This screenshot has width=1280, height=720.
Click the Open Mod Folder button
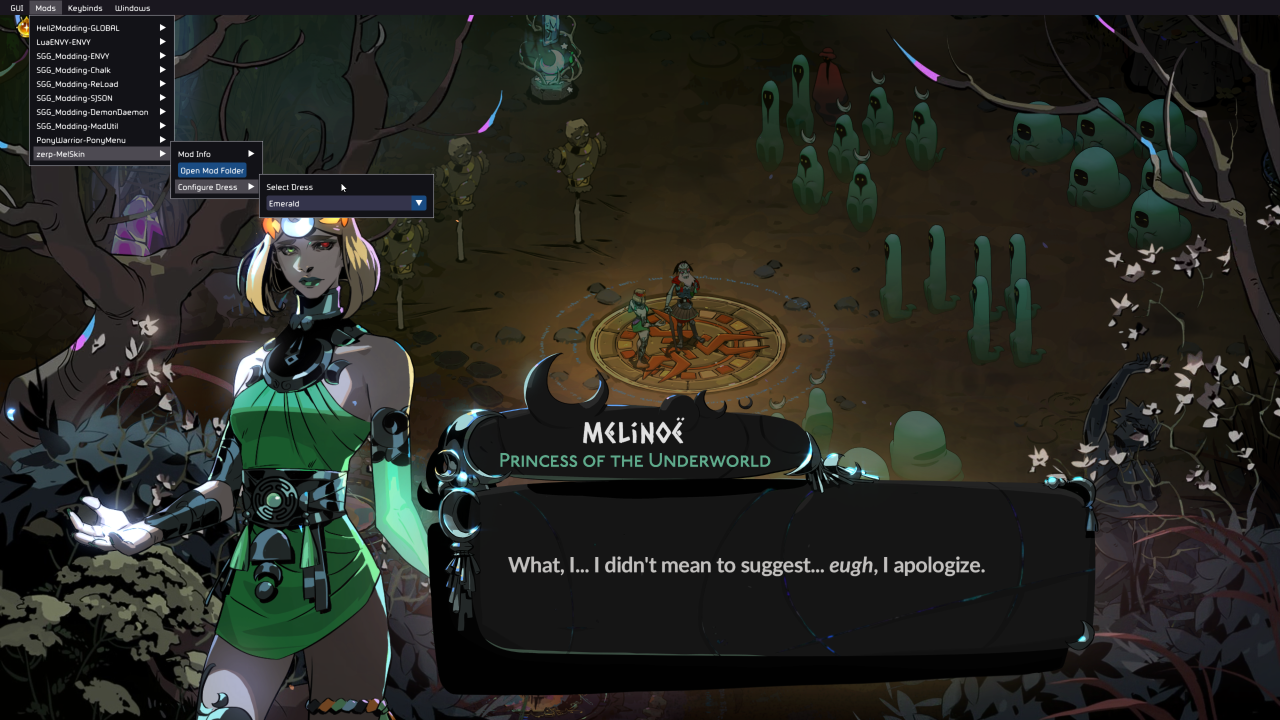tap(212, 171)
